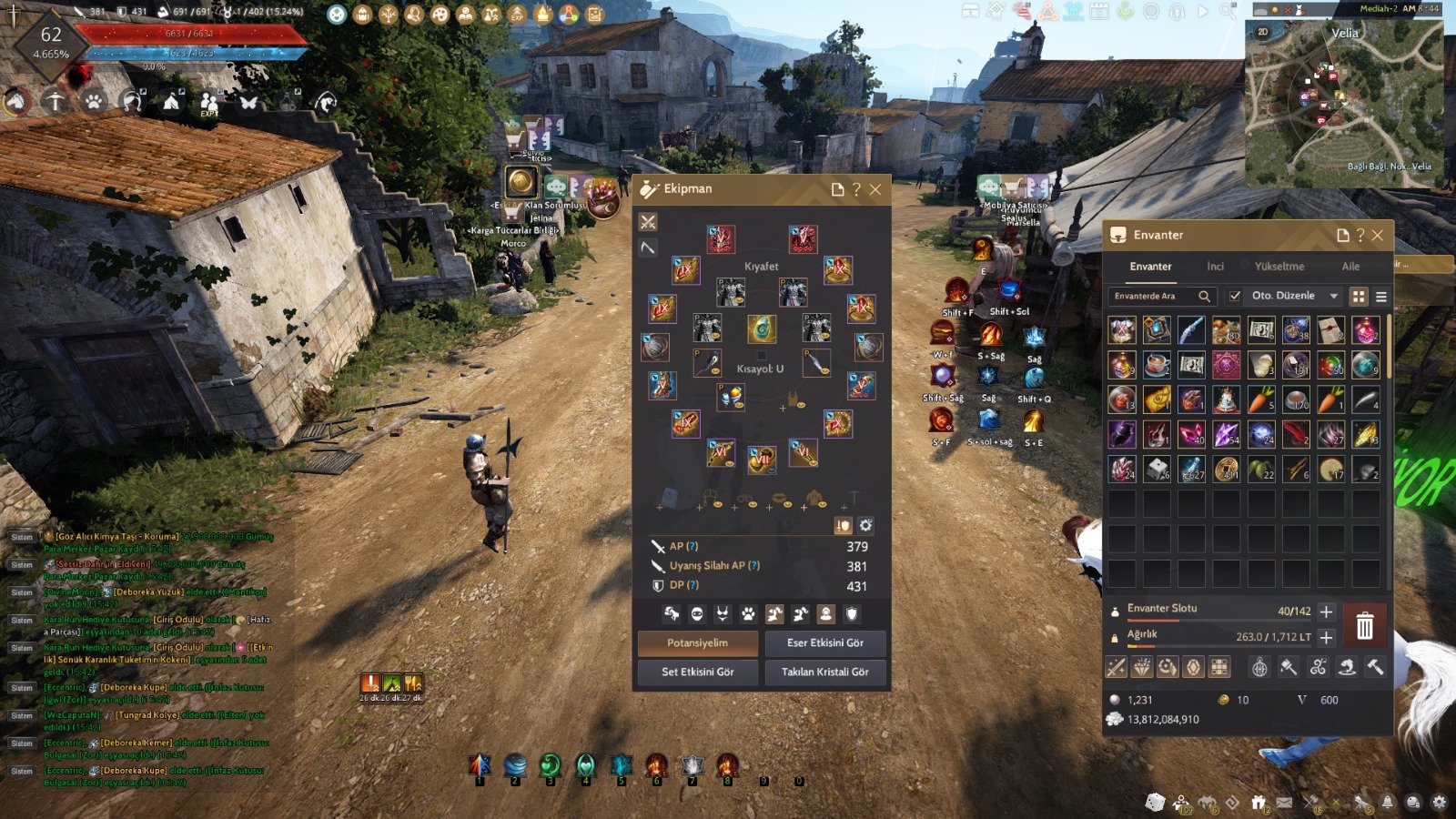Image resolution: width=1456 pixels, height=819 pixels.
Task: Click Takılan Kristali Gör button
Action: click(824, 672)
